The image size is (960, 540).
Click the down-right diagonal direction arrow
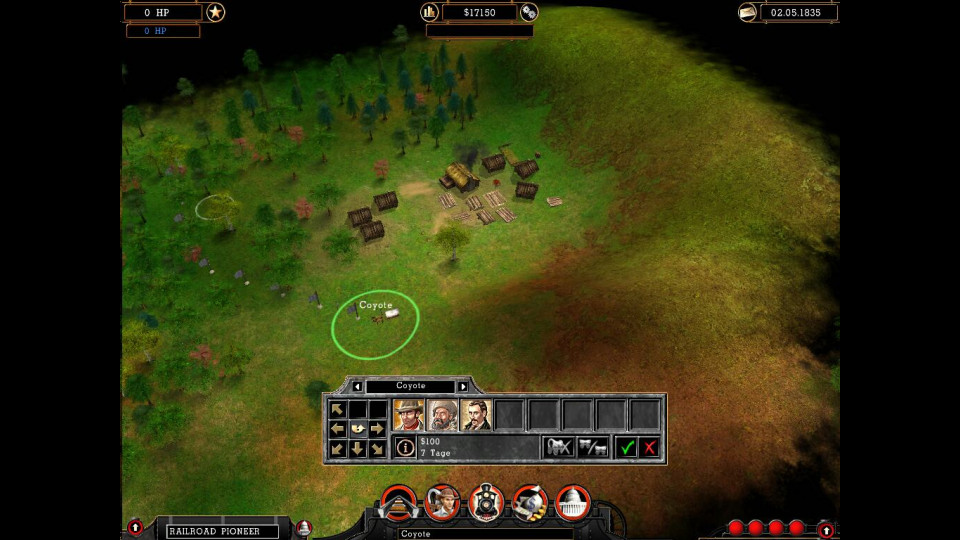click(377, 449)
